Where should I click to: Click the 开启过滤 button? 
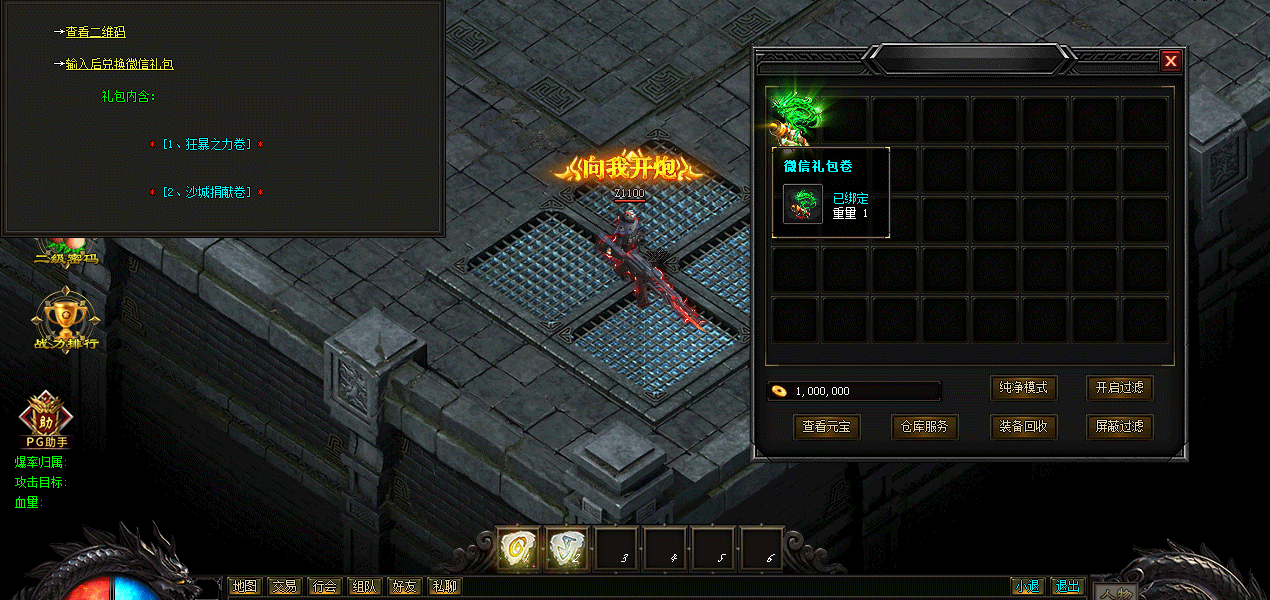(x=1119, y=388)
